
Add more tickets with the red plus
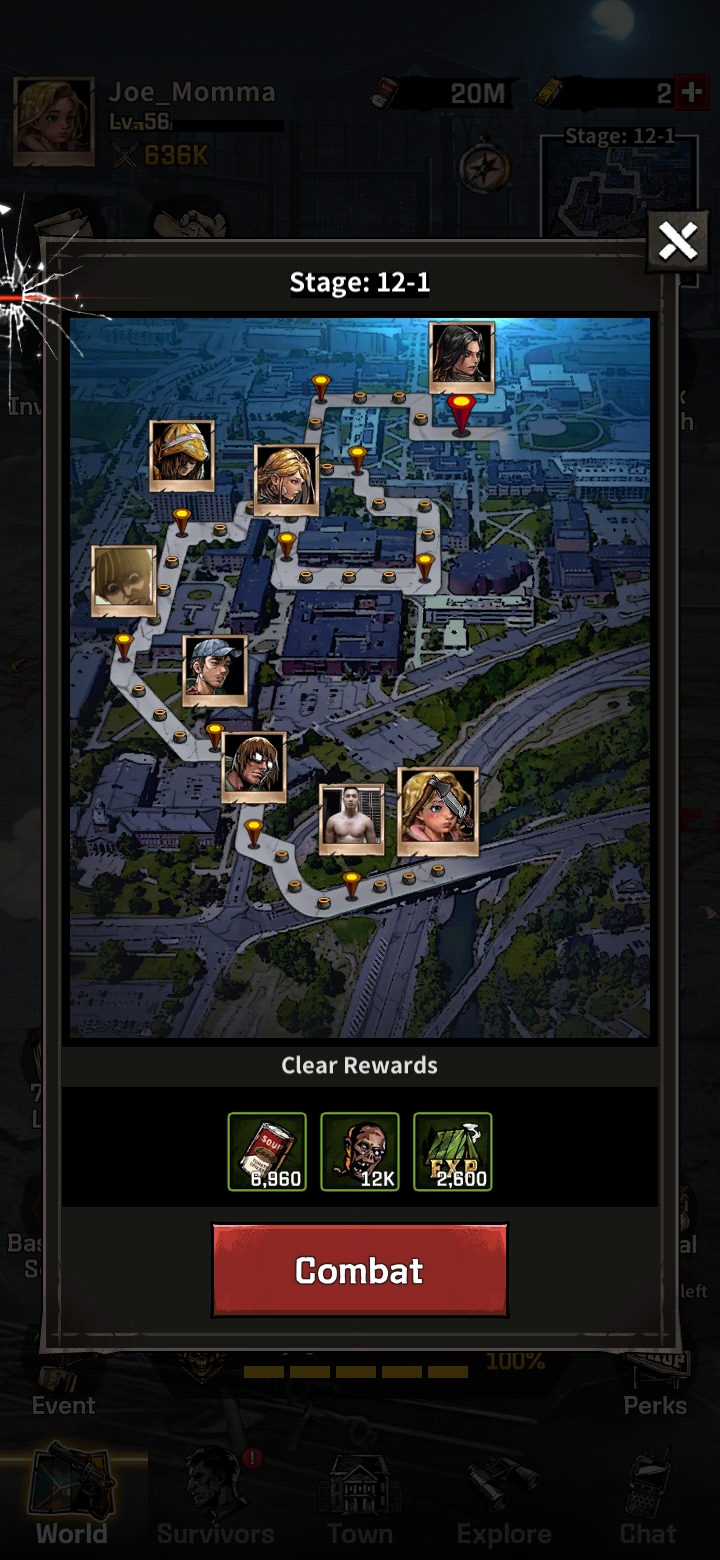coord(691,93)
